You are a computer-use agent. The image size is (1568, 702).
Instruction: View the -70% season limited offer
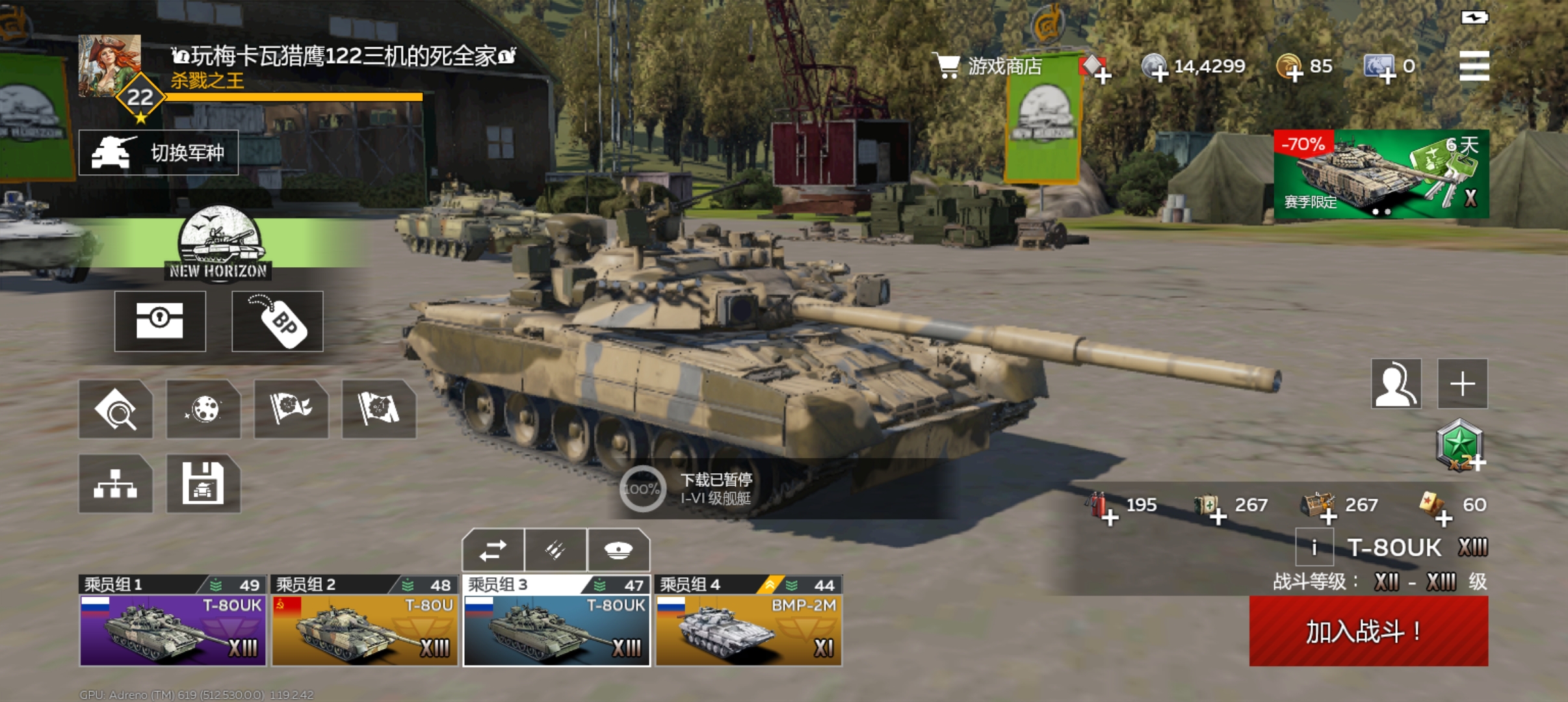[x=1381, y=174]
